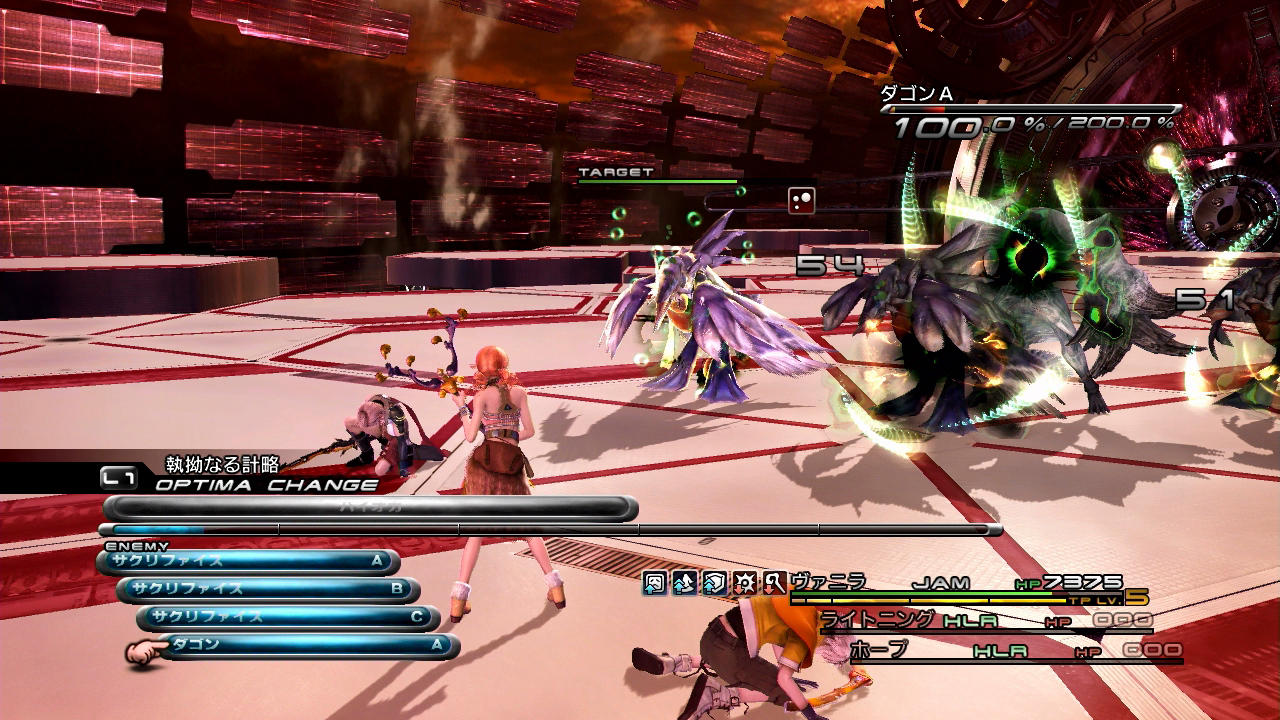The height and width of the screenshot is (720, 1280).
Task: Target the サクリファイス C enemy entry
Action: coord(289,617)
